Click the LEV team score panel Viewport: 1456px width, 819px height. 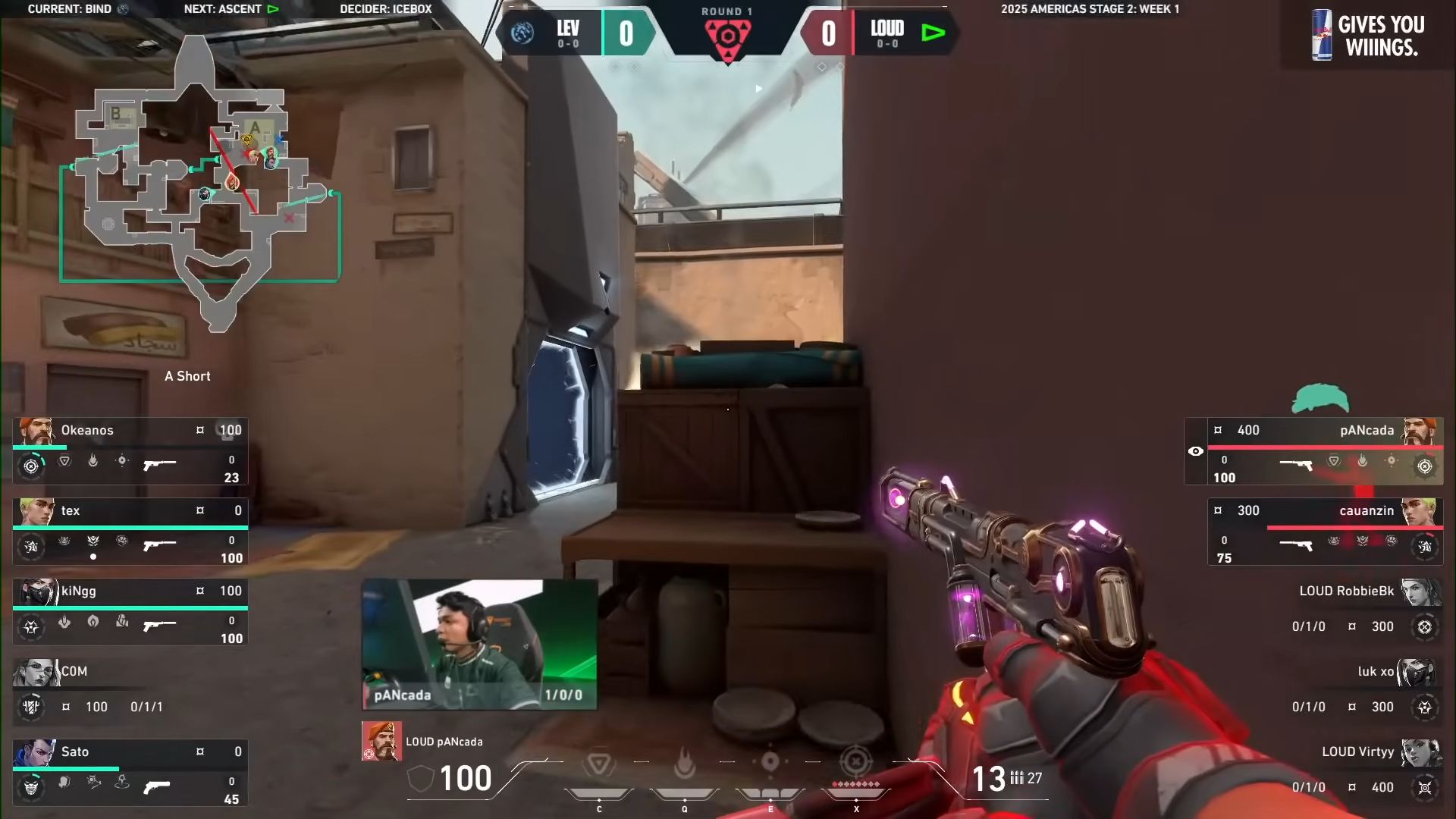(578, 33)
